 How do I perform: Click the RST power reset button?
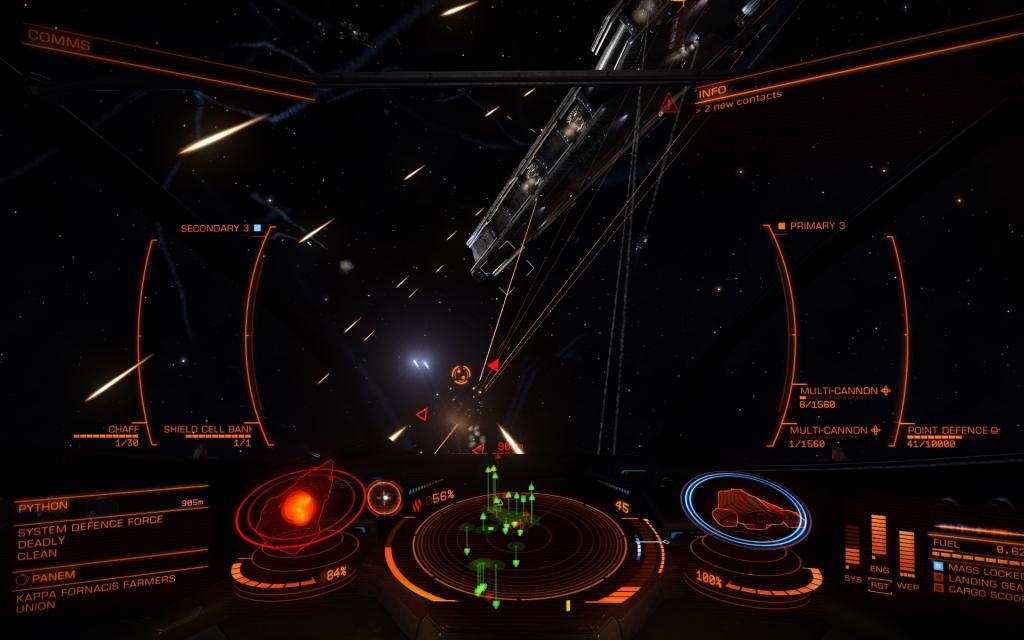pos(879,586)
